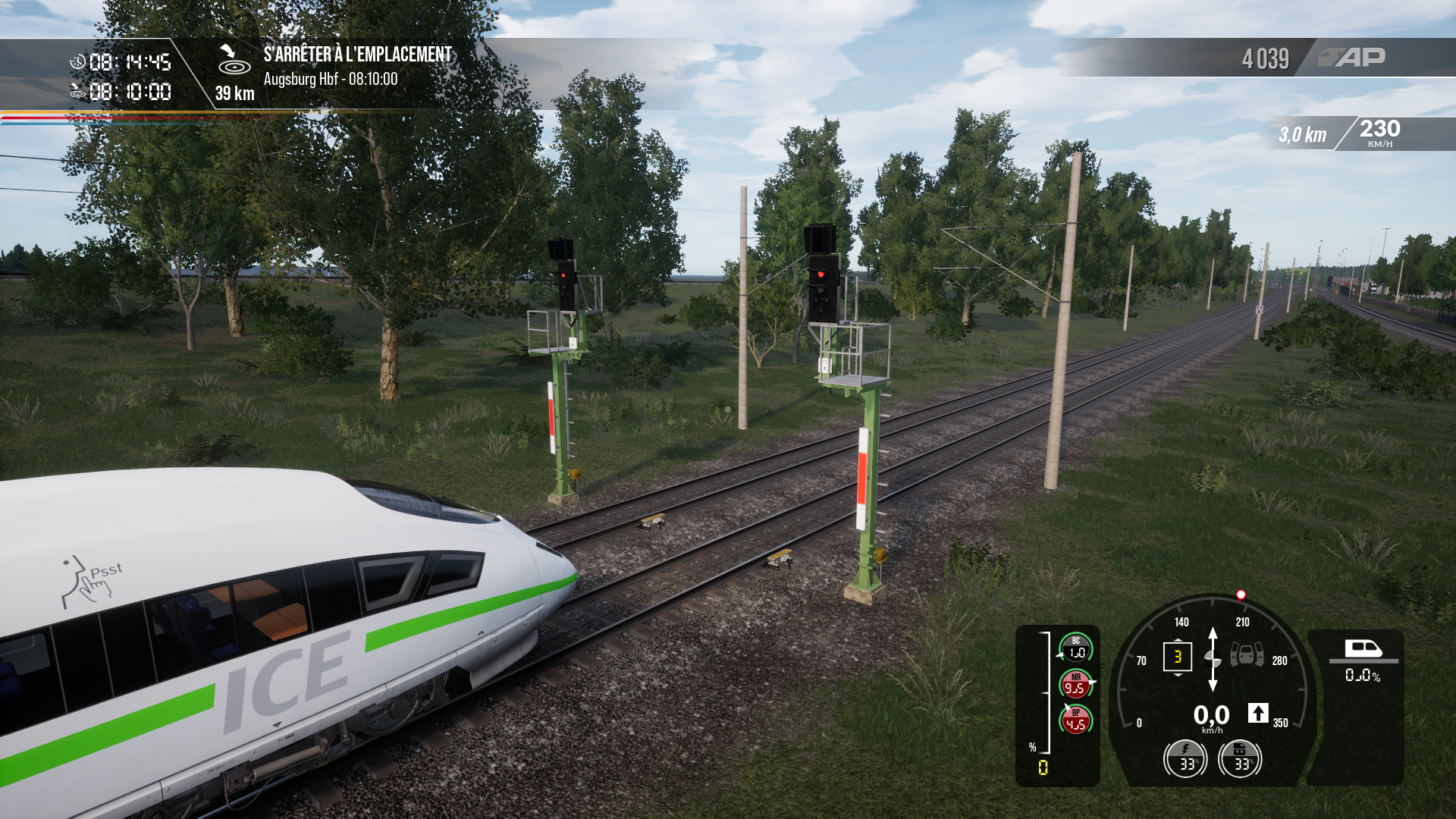1456x819 pixels.
Task: Select the "S'arrêter à l'emplacement" objective tracker
Action: pos(357,55)
